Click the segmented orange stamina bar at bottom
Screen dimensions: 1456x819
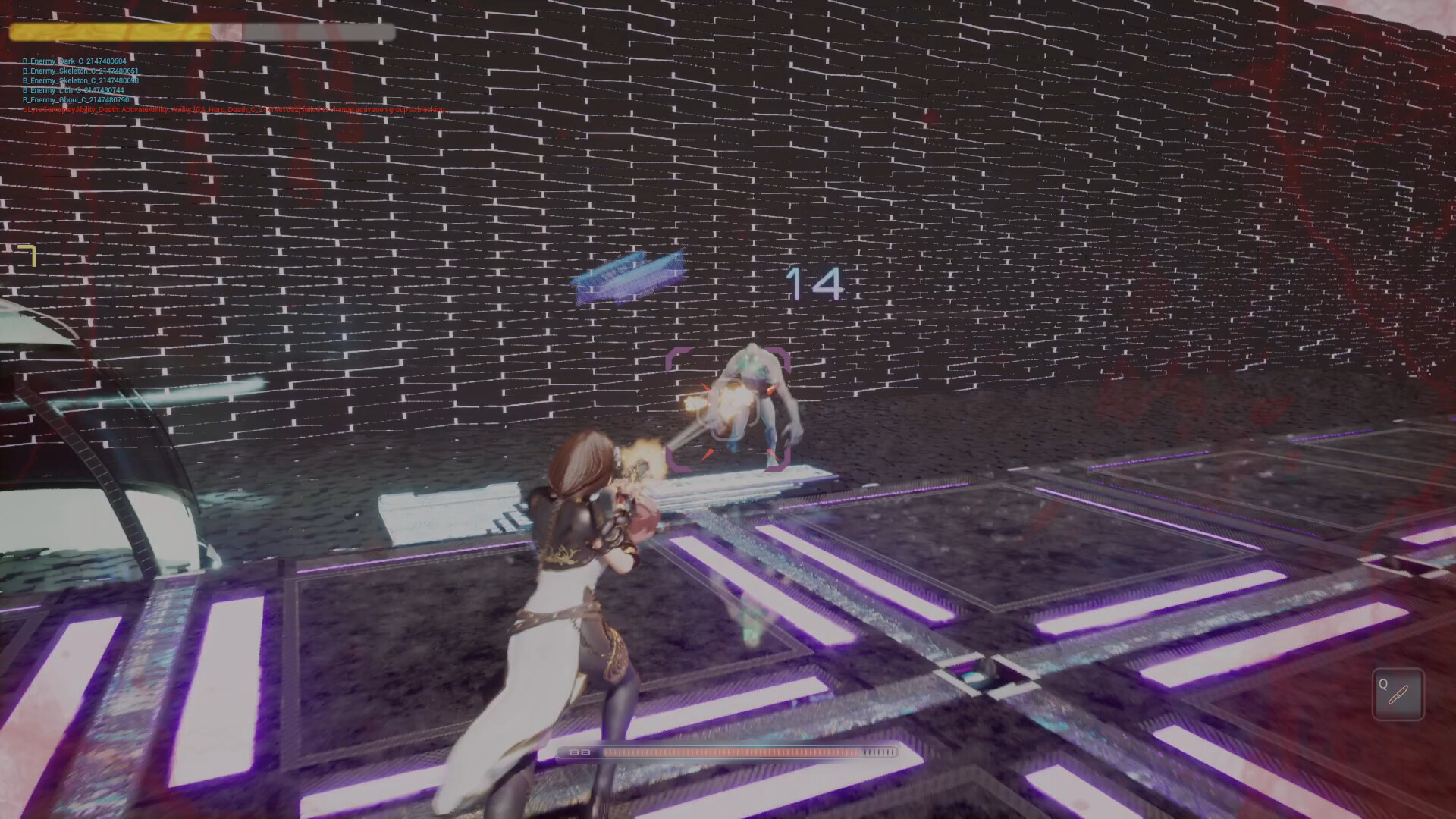coord(732,753)
